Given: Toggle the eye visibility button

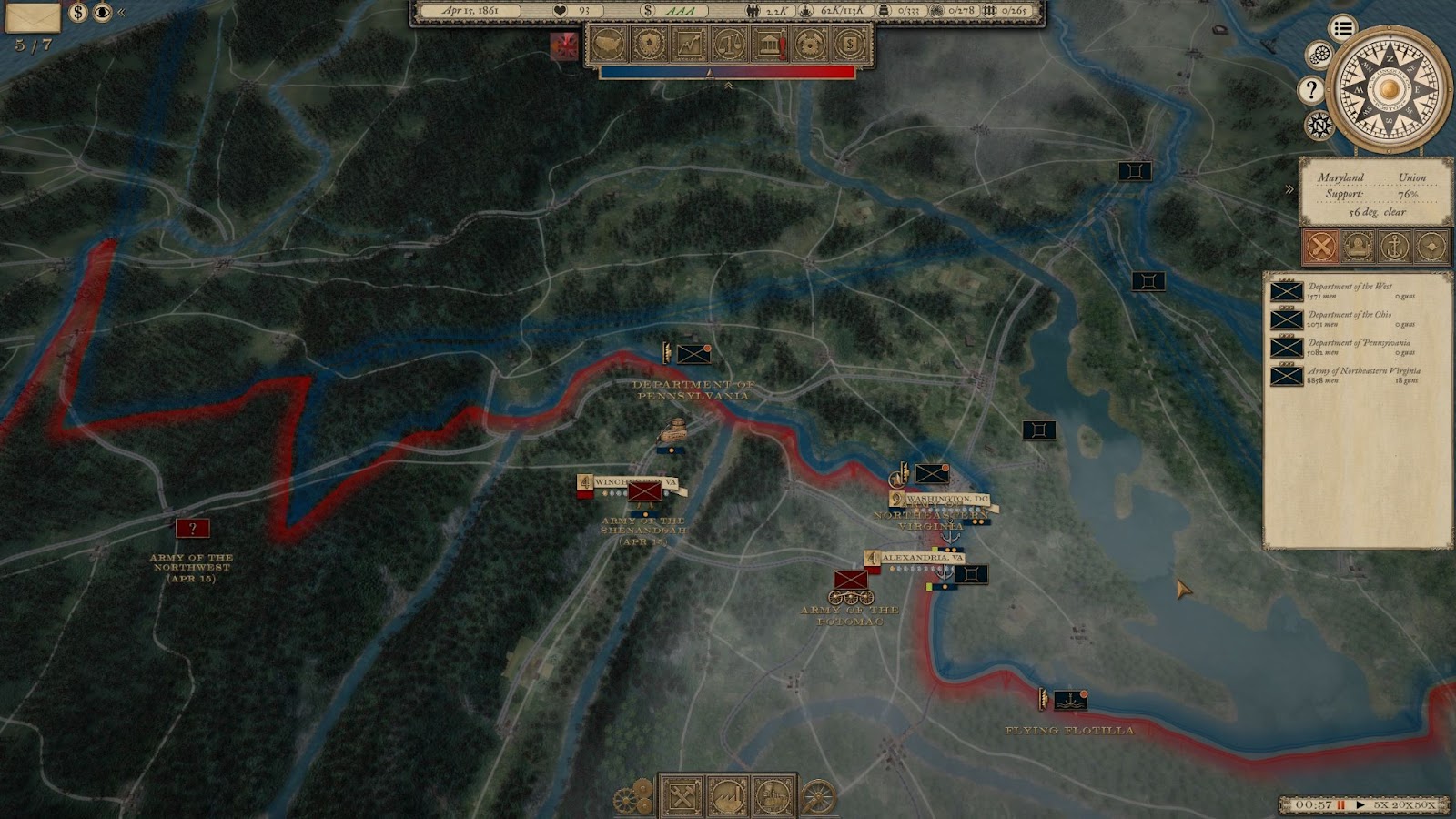Looking at the screenshot, I should click(102, 13).
